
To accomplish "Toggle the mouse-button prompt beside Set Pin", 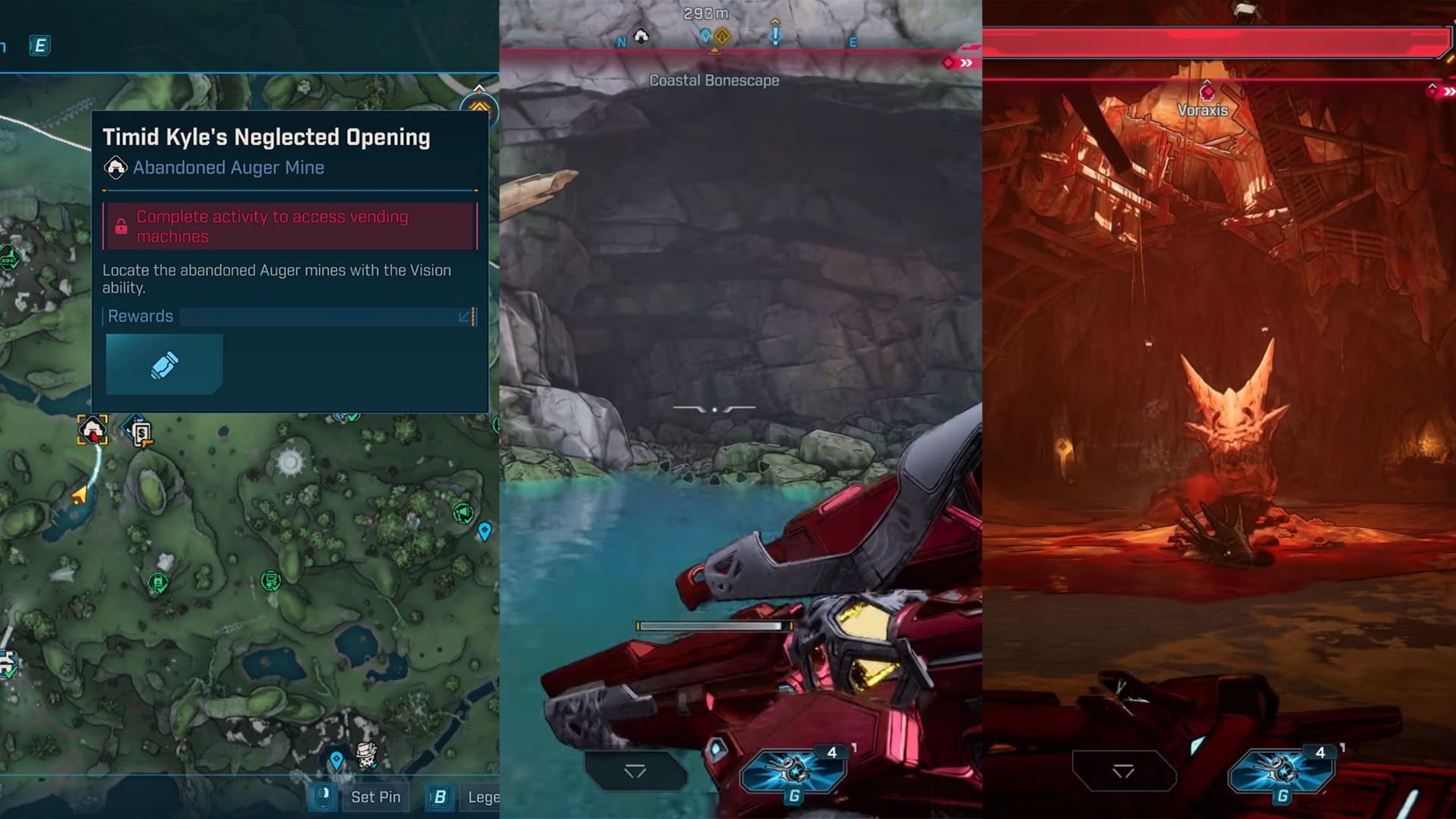I will pos(324,797).
